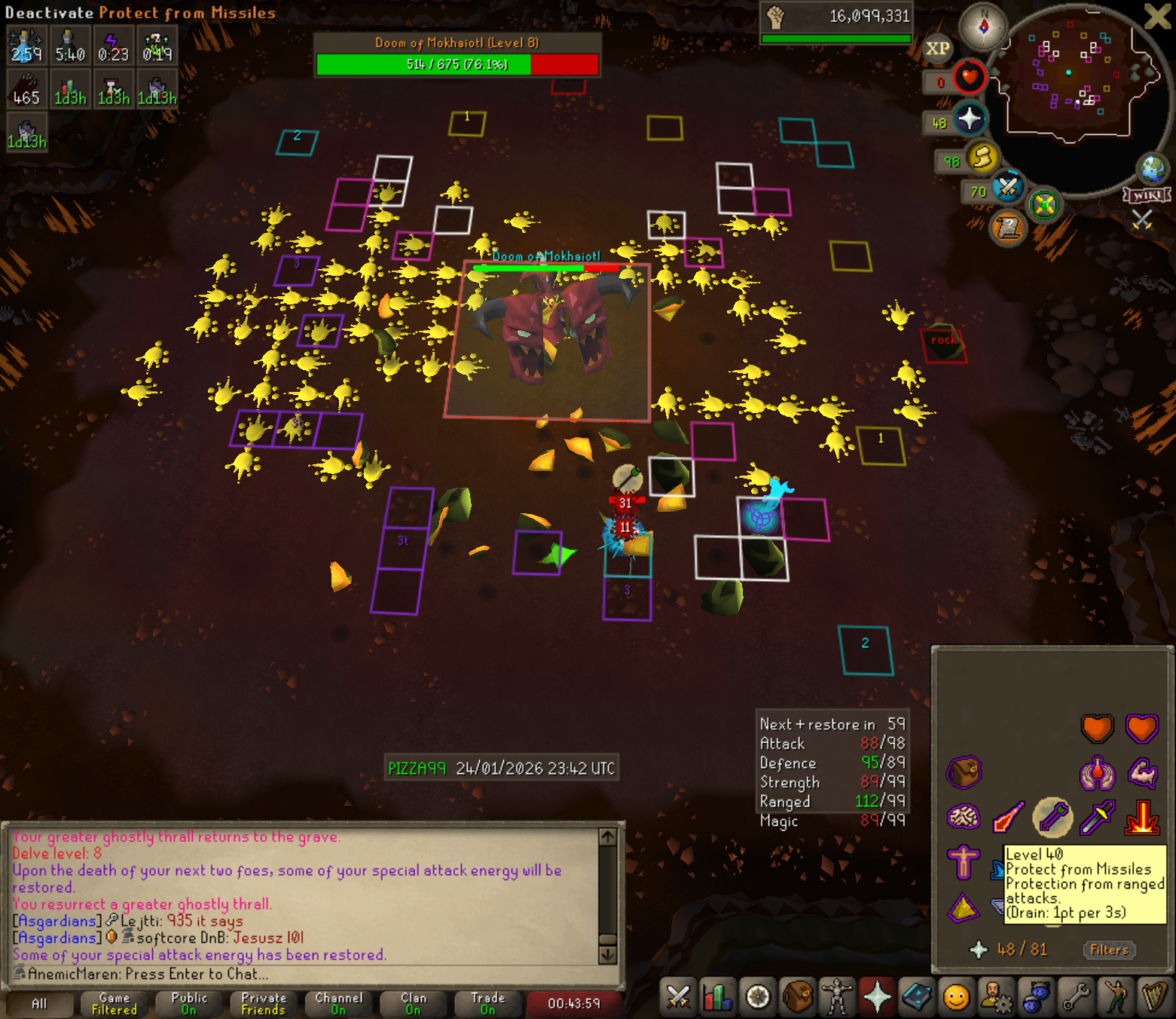Viewport: 1176px width, 1019px height.
Task: Switch to the Combat Options tab
Action: click(x=678, y=998)
